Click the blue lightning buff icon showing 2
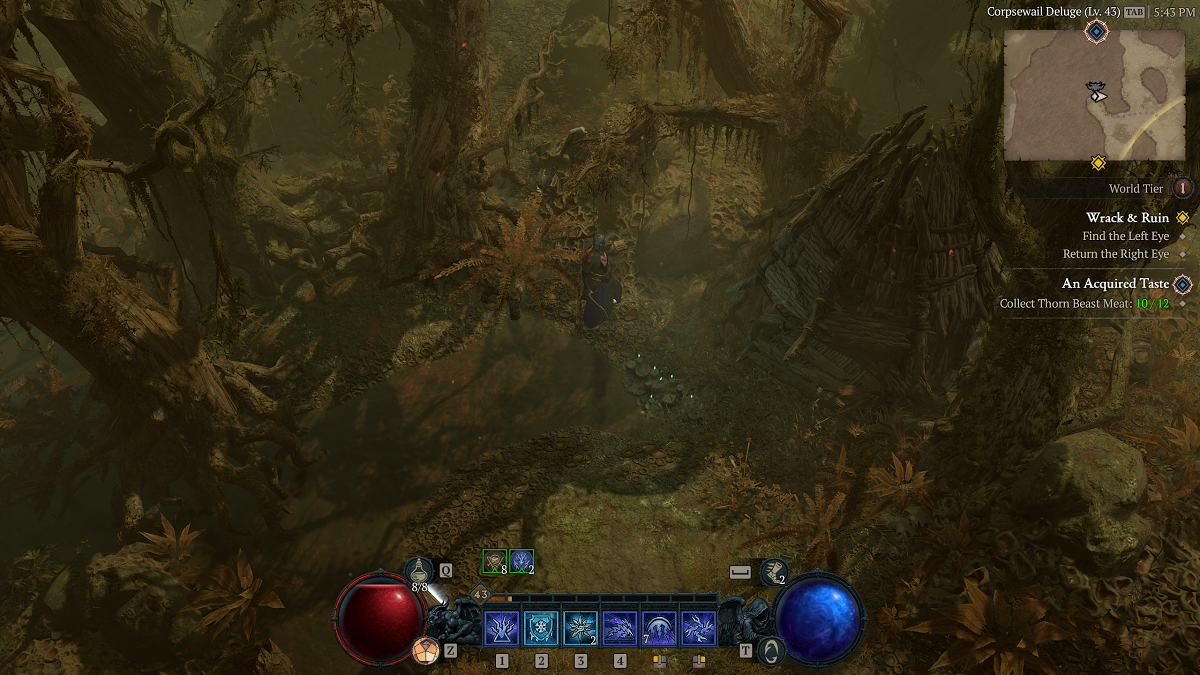The image size is (1200, 675). click(x=521, y=562)
